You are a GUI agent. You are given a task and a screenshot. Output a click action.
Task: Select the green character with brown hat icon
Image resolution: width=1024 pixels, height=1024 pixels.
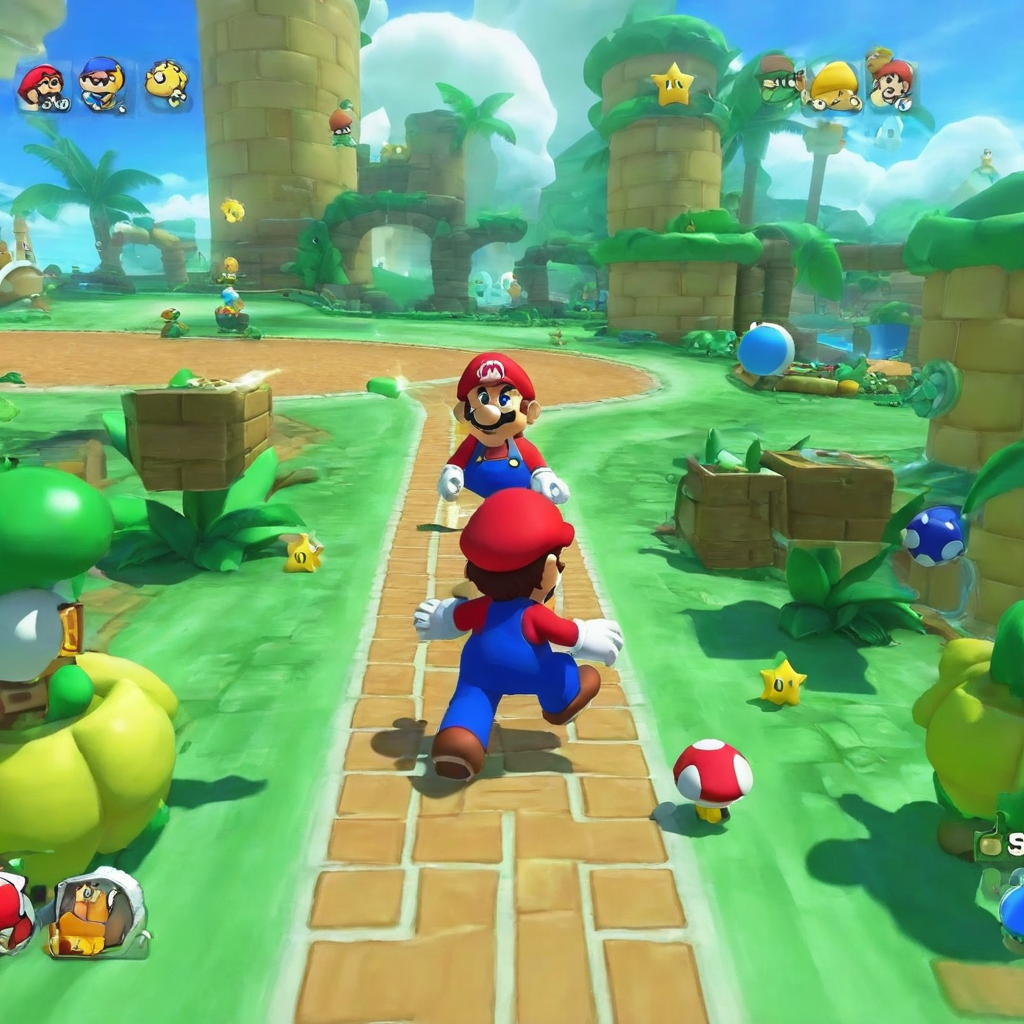[x=778, y=77]
